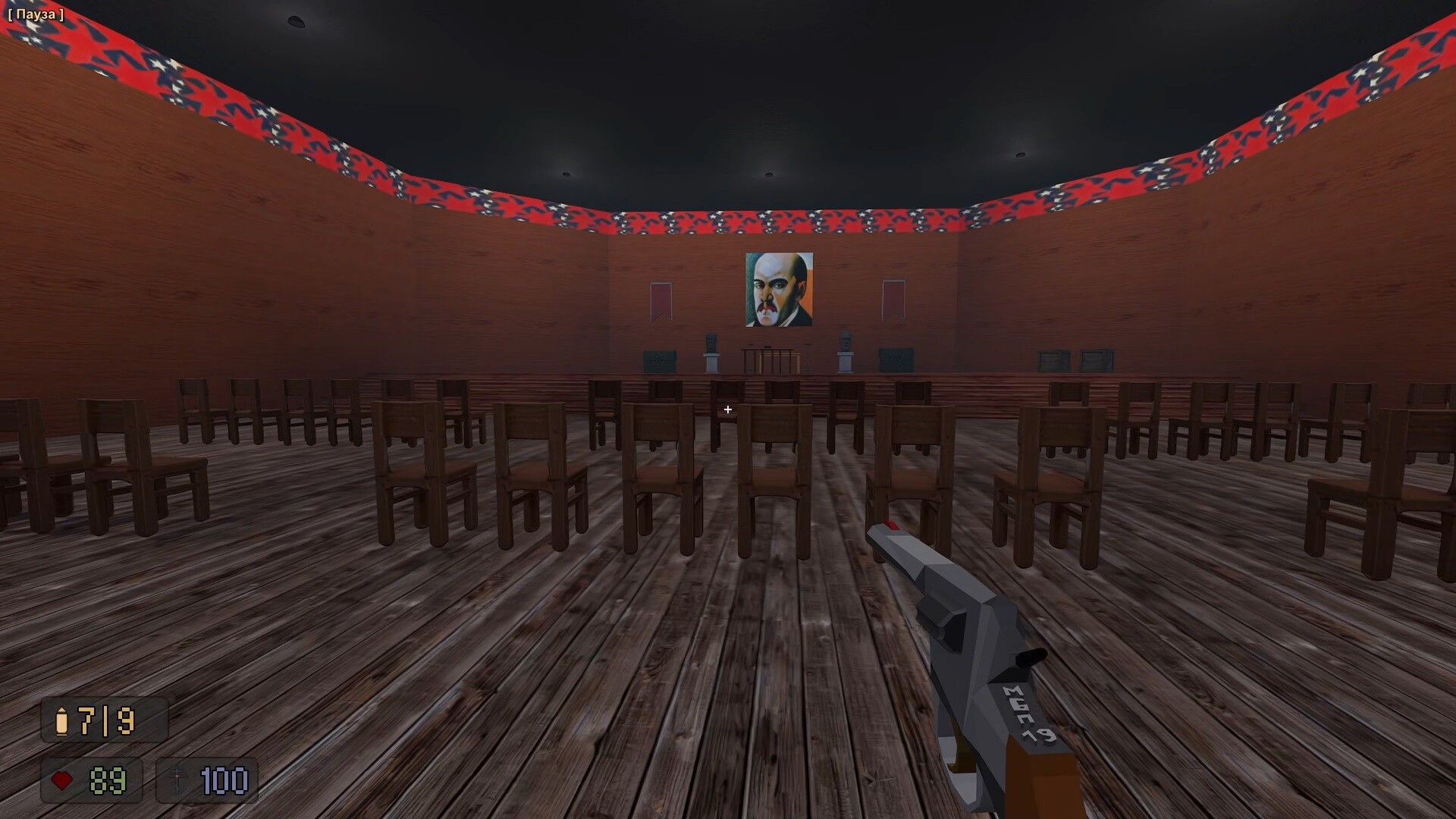This screenshot has height=819, width=1456.
Task: Click the bullet icon in ammo counter
Action: pos(62,722)
